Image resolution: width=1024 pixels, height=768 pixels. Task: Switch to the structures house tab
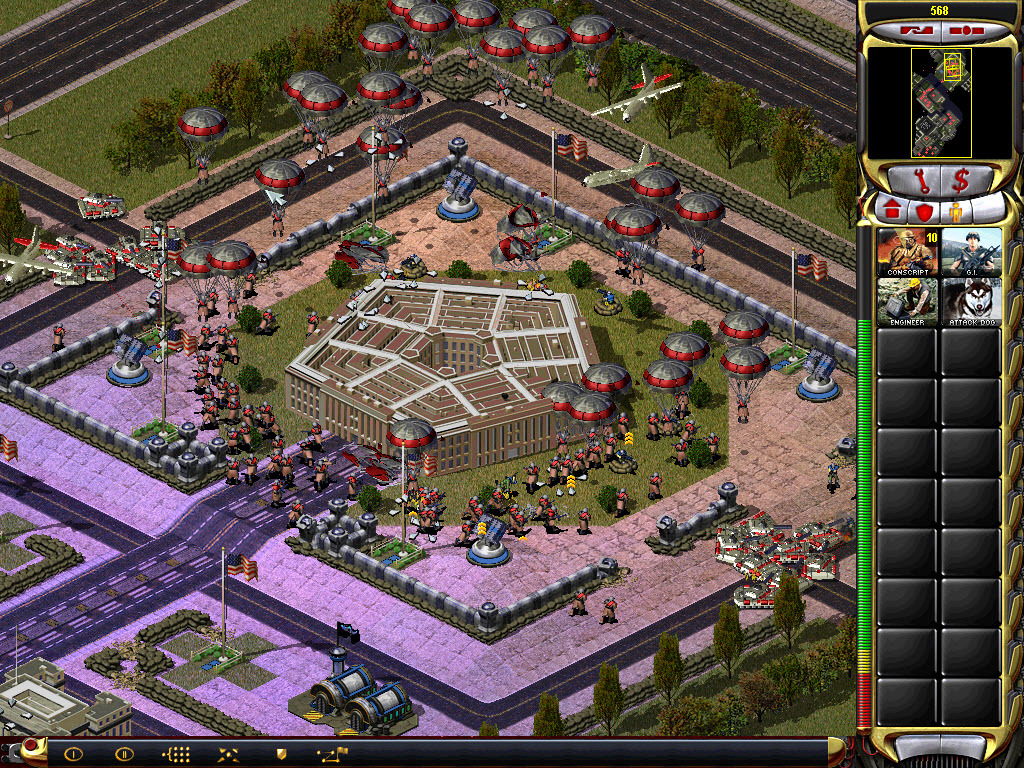[x=891, y=210]
